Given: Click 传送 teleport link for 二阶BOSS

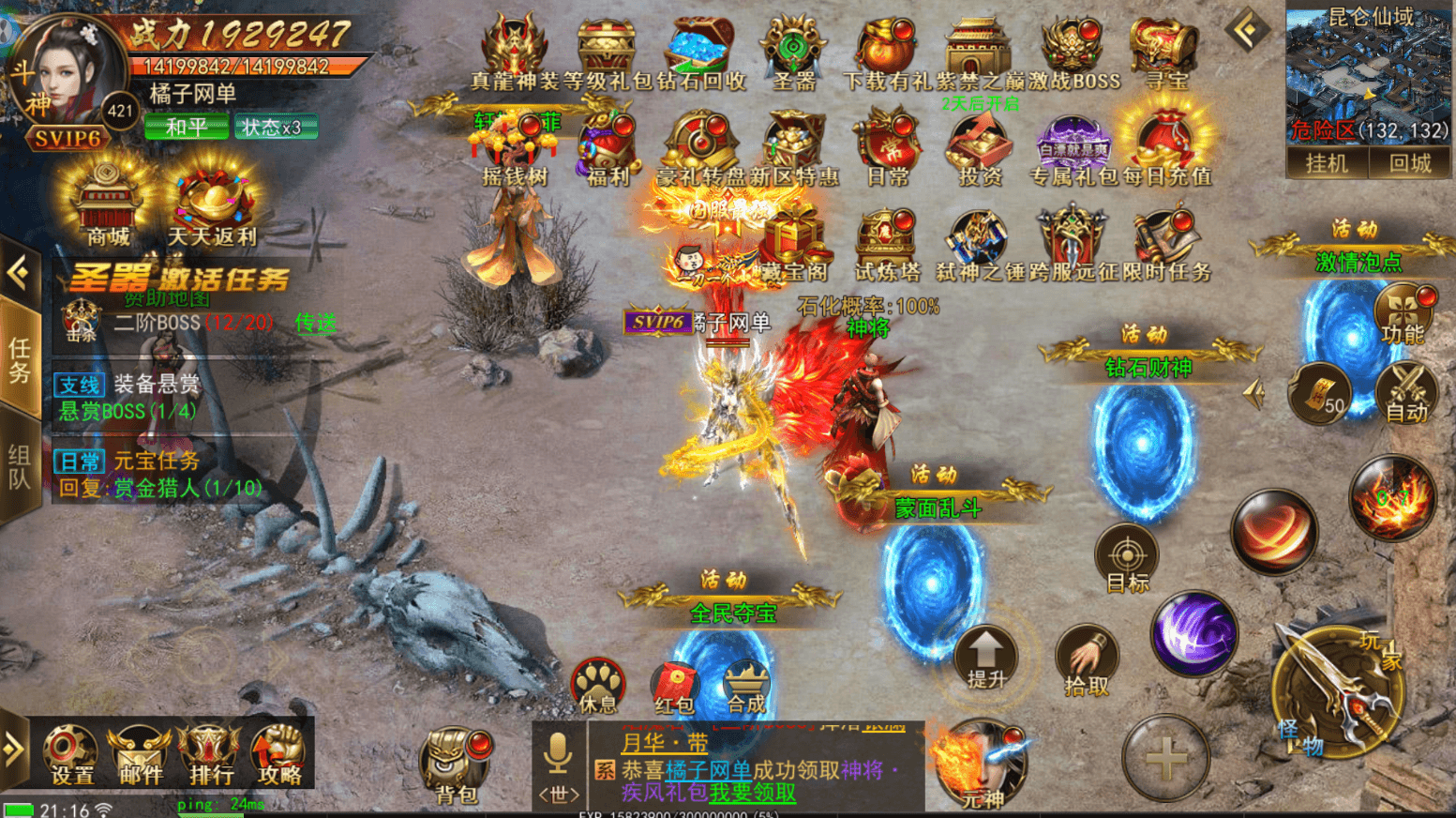Looking at the screenshot, I should pos(315,323).
